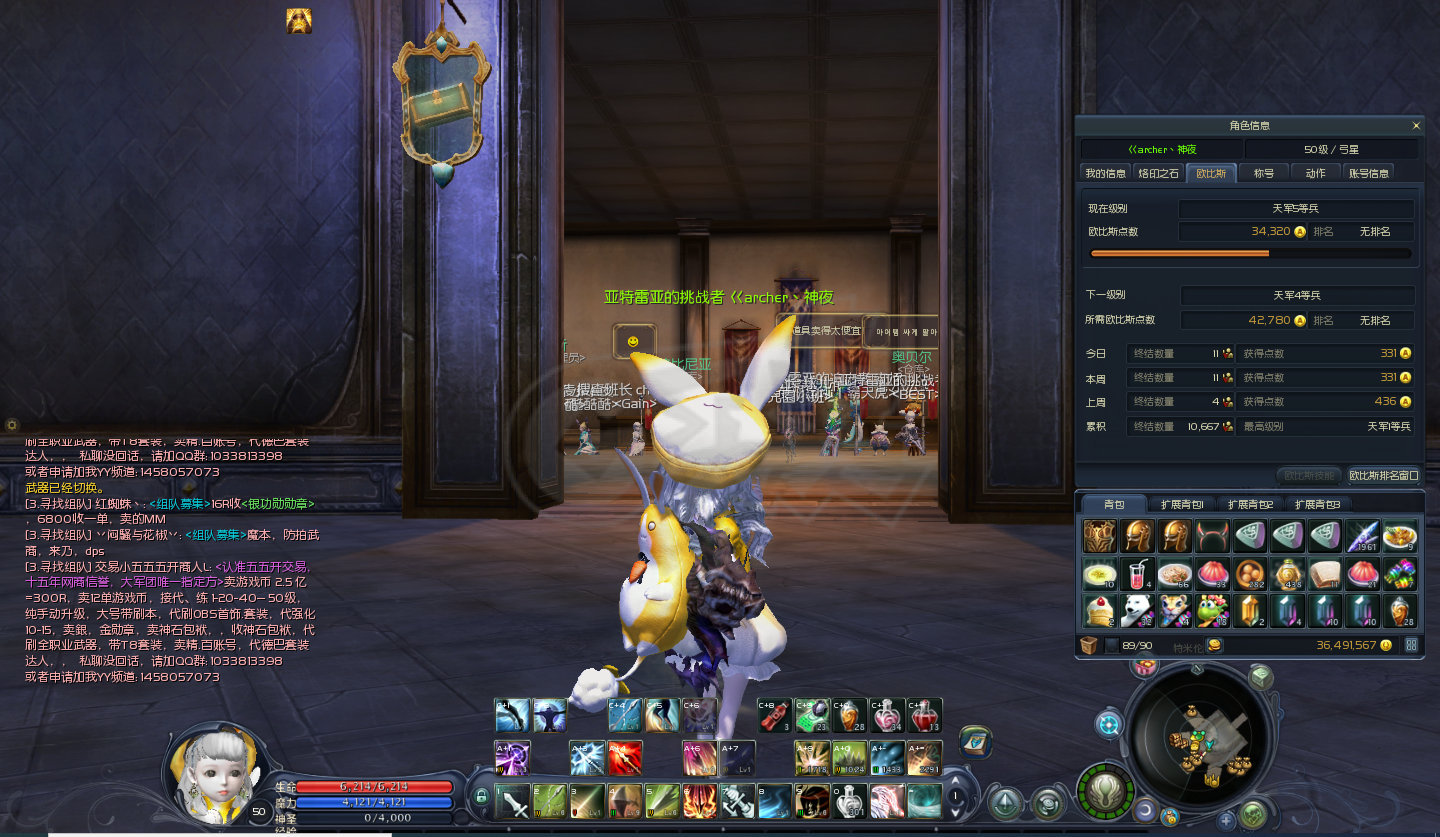Click the sword attack skill in slot 1
The width and height of the screenshot is (1440, 837).
tap(513, 802)
